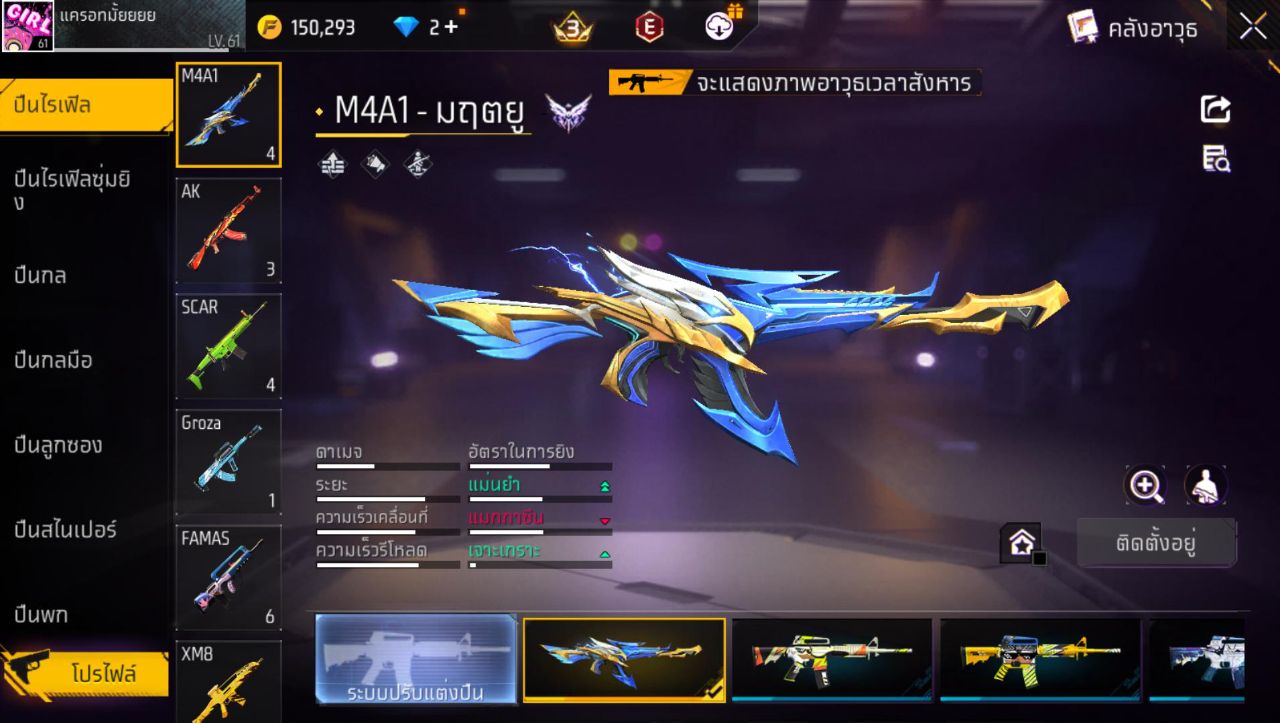The image size is (1280, 723).
Task: Open ระบบปรับแต่งปืน gun customization
Action: click(x=415, y=660)
